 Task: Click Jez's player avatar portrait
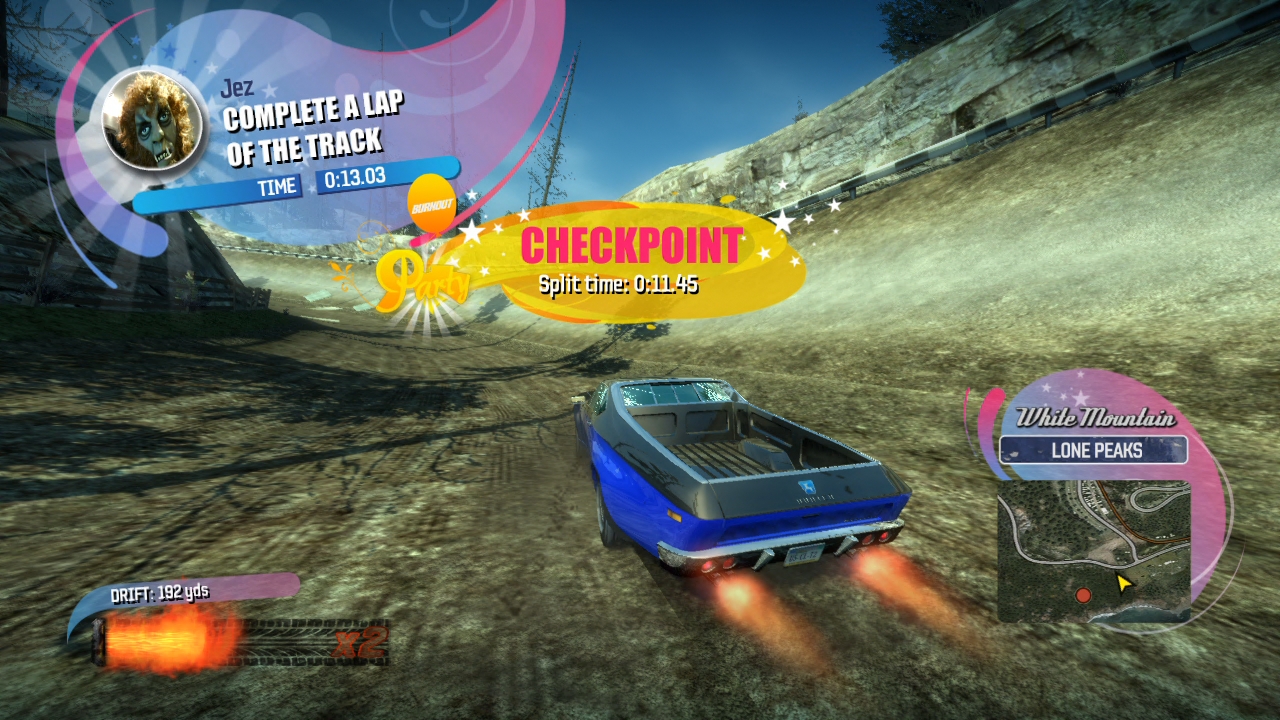click(x=153, y=119)
